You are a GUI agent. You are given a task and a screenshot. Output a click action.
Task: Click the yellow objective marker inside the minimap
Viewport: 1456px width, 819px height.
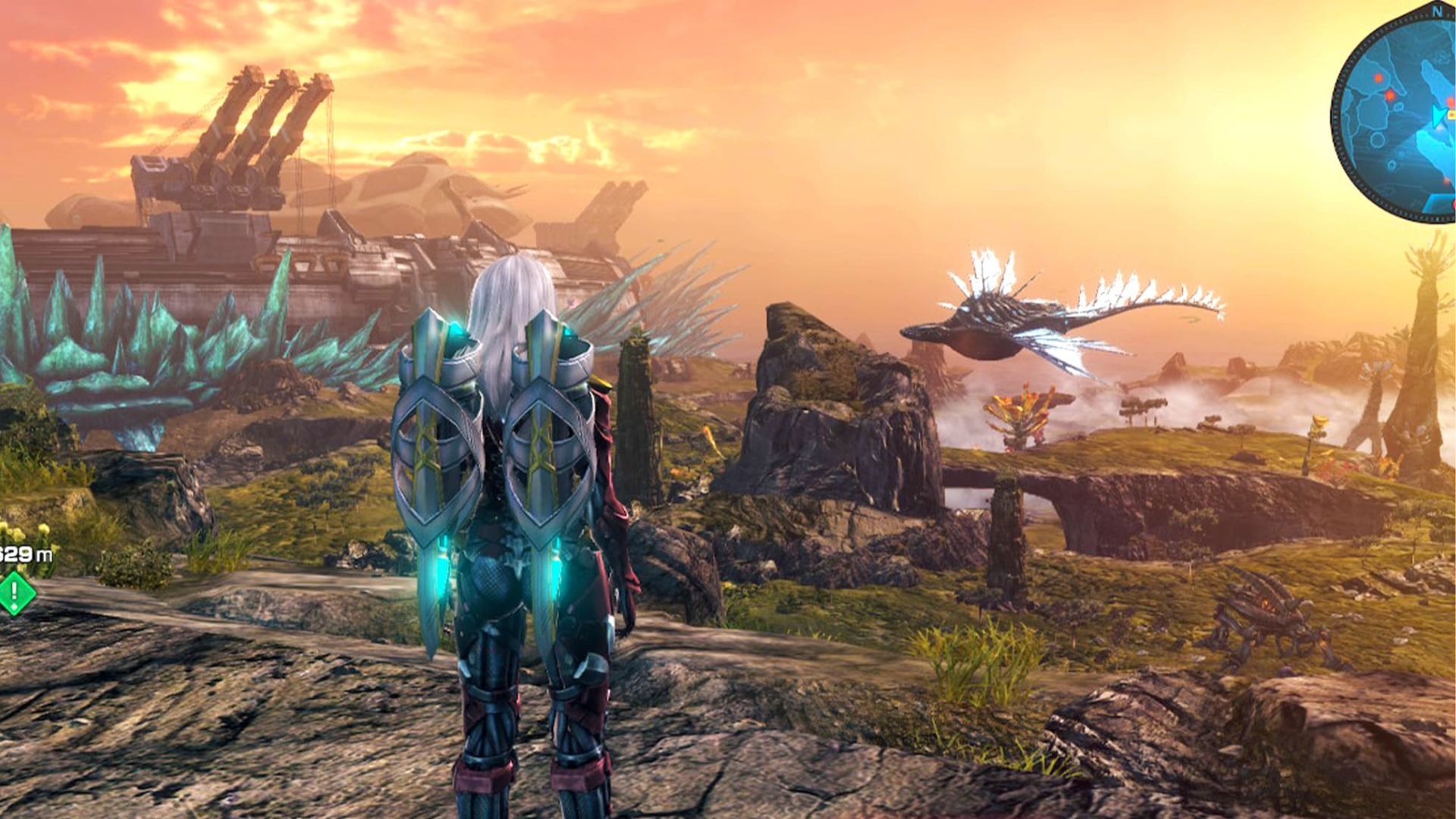[1452, 114]
